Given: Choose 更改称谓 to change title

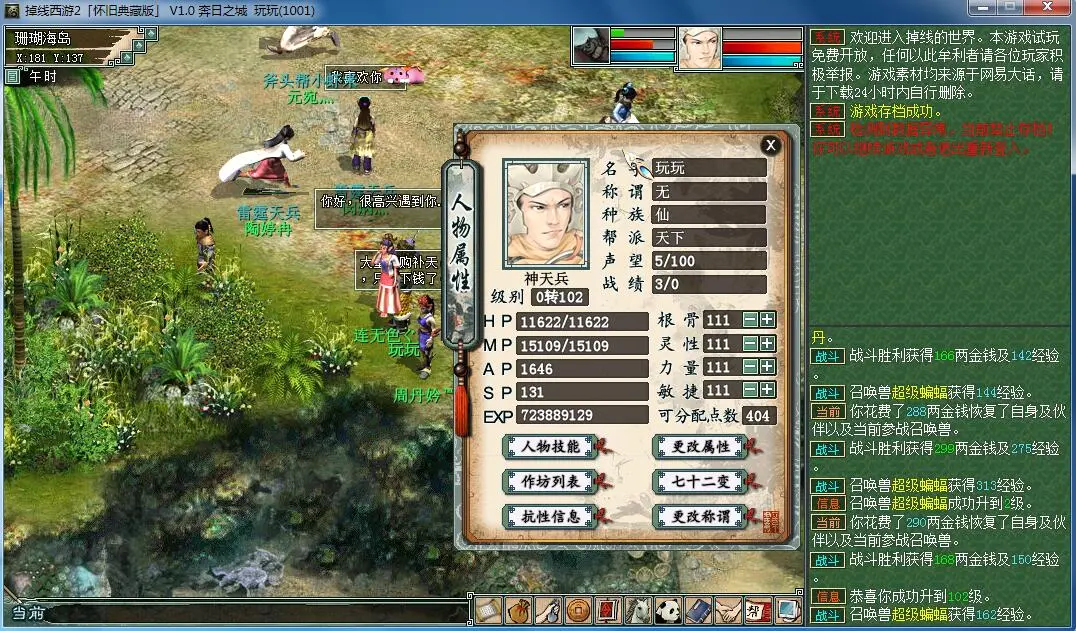Looking at the screenshot, I should [699, 516].
